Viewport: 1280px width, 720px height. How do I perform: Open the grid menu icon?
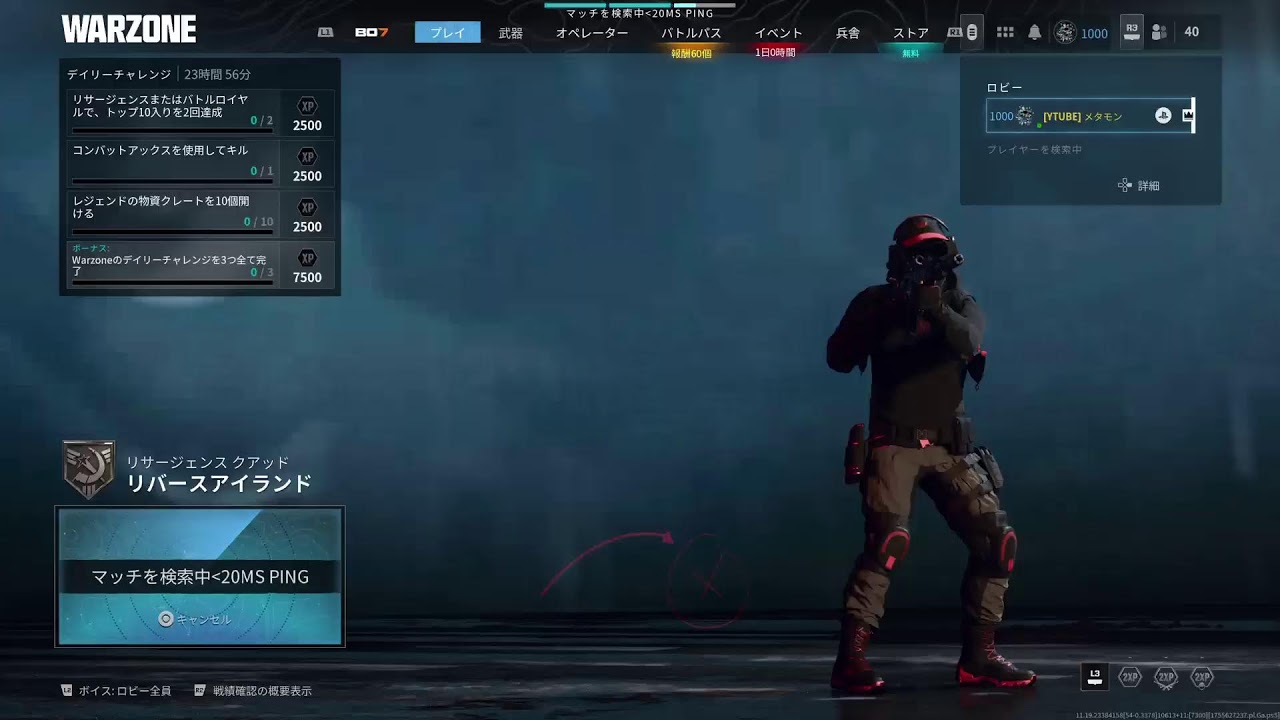point(1005,33)
